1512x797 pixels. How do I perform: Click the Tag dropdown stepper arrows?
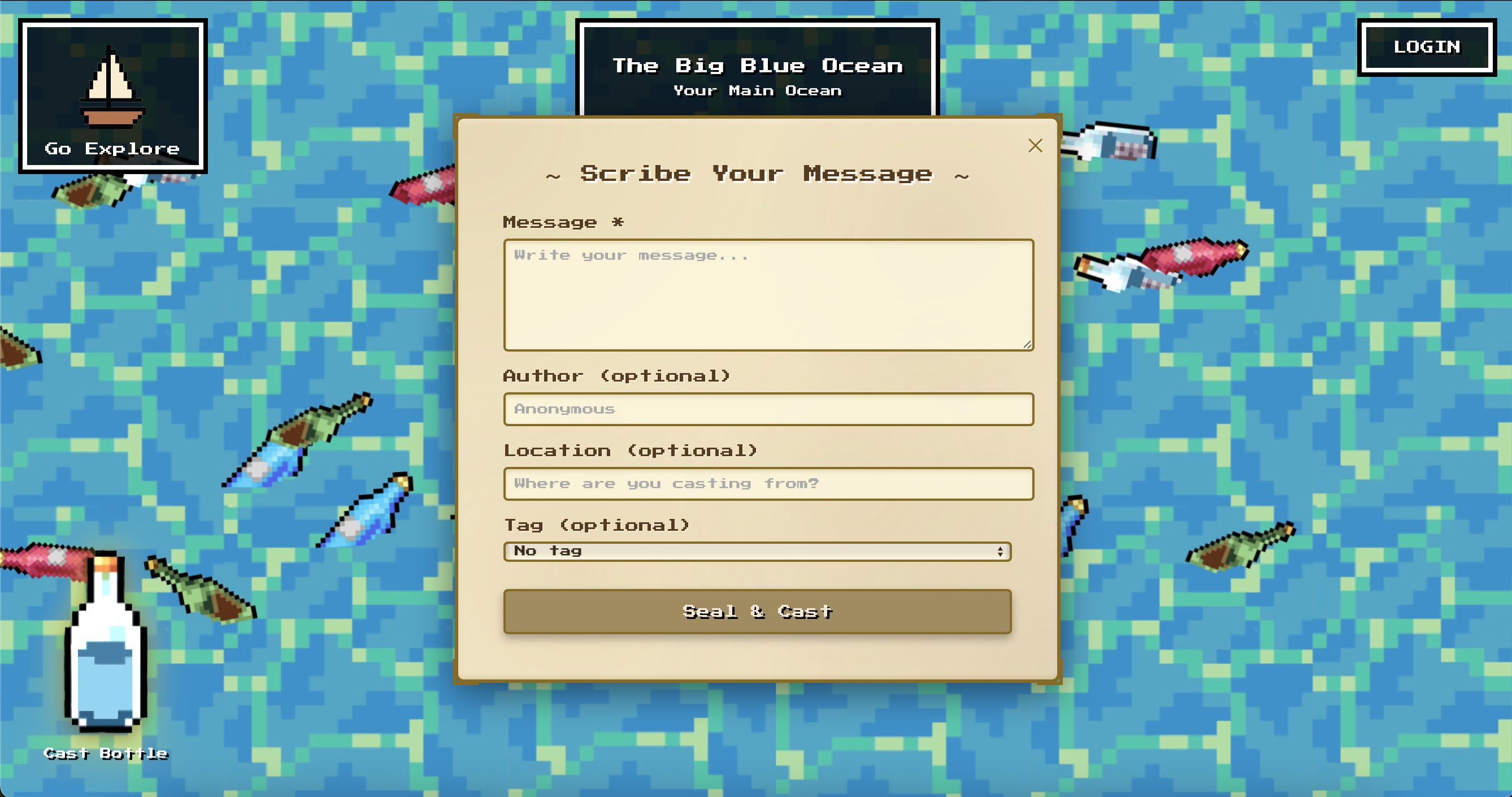coord(1000,551)
